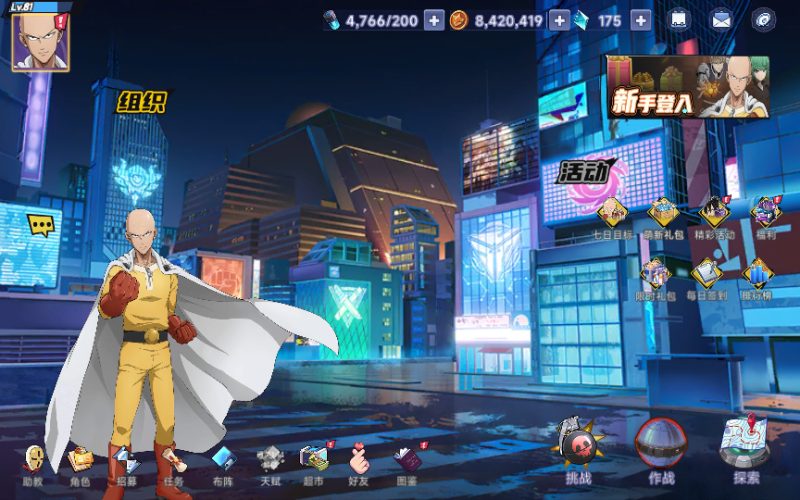Open the yellow chat bubble
Viewport: 800px width, 500px height.
coord(40,226)
